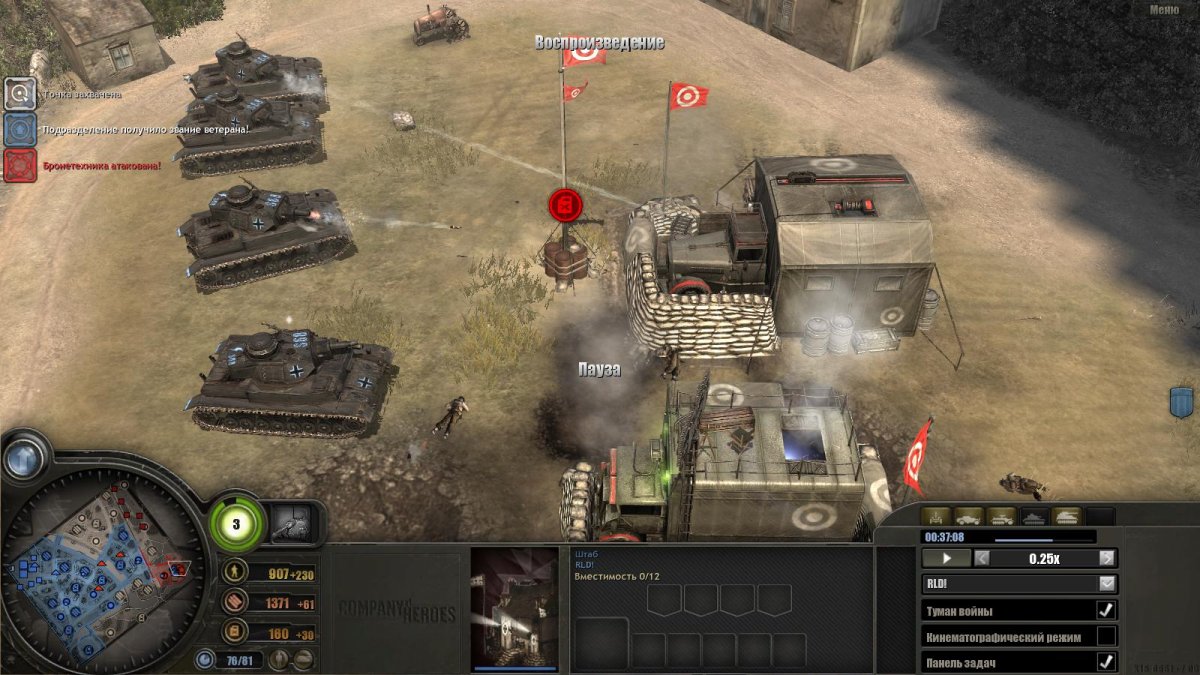Screen dimensions: 1200x675
Task: Select the dark tank tab icon
Action: pos(1034,517)
